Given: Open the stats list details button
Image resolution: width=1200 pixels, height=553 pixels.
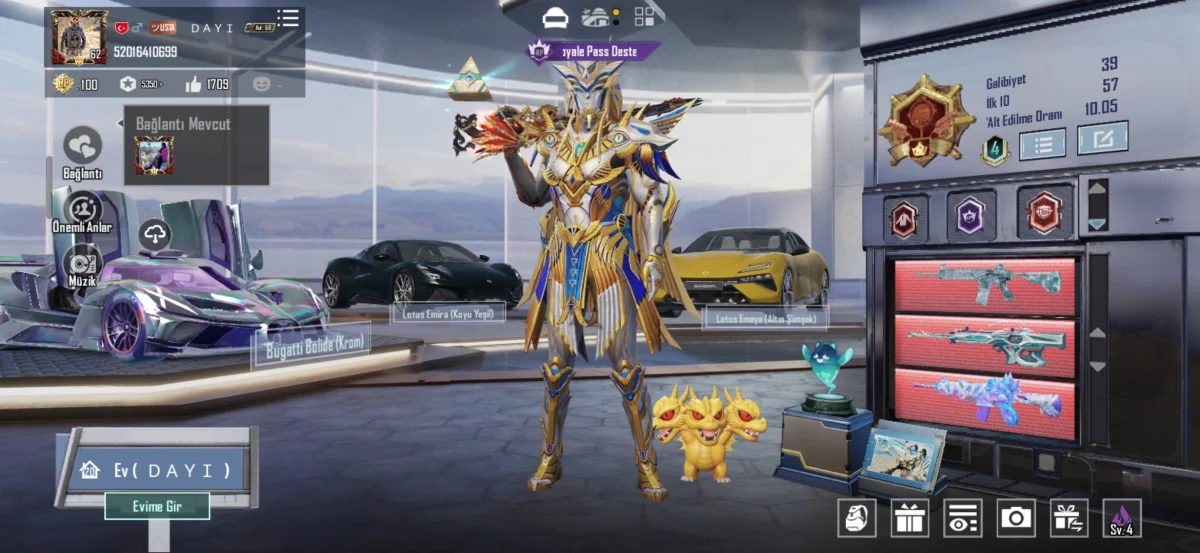Looking at the screenshot, I should (x=1042, y=144).
